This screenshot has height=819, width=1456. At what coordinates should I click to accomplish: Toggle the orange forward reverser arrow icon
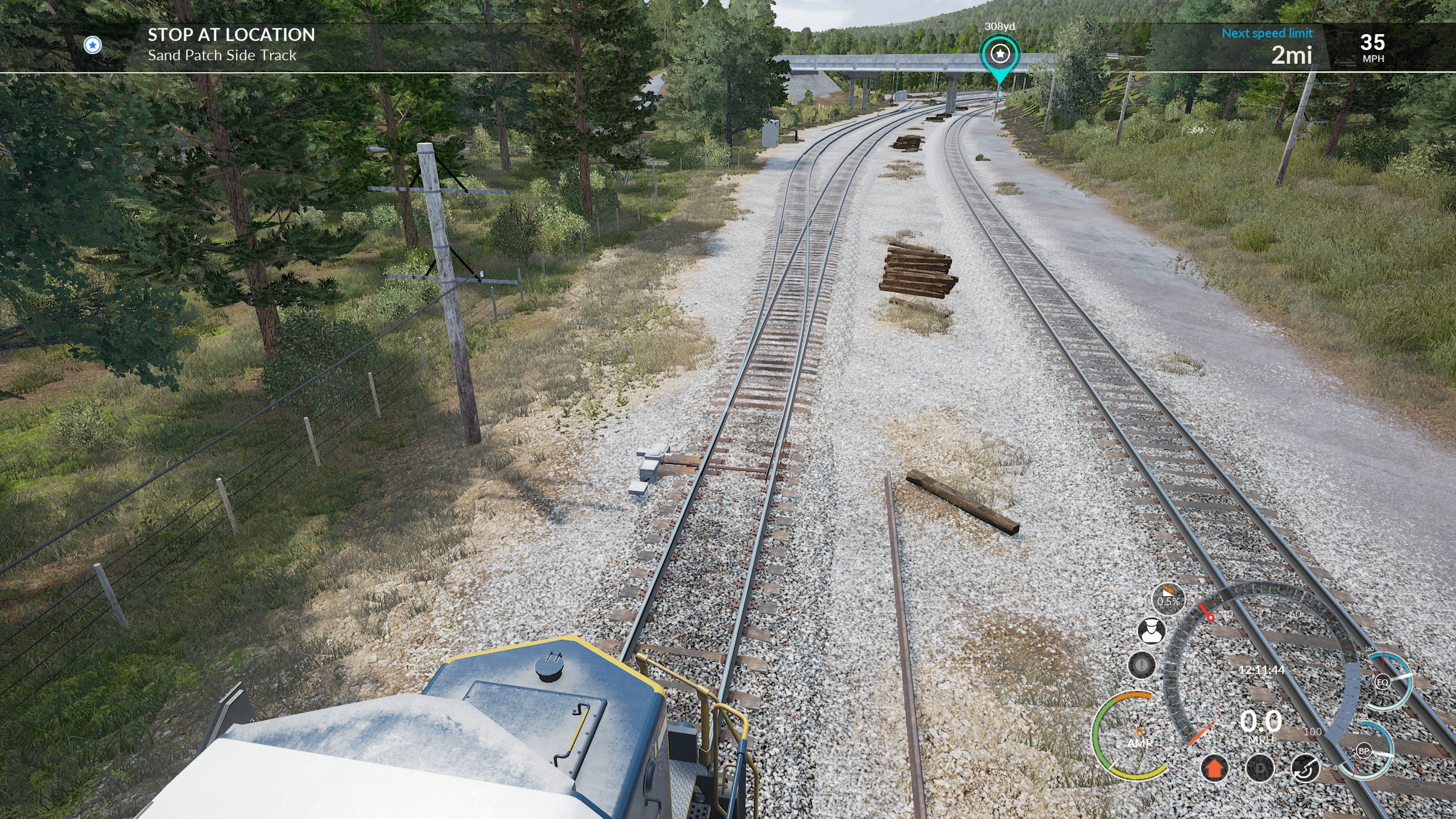pos(1214,768)
